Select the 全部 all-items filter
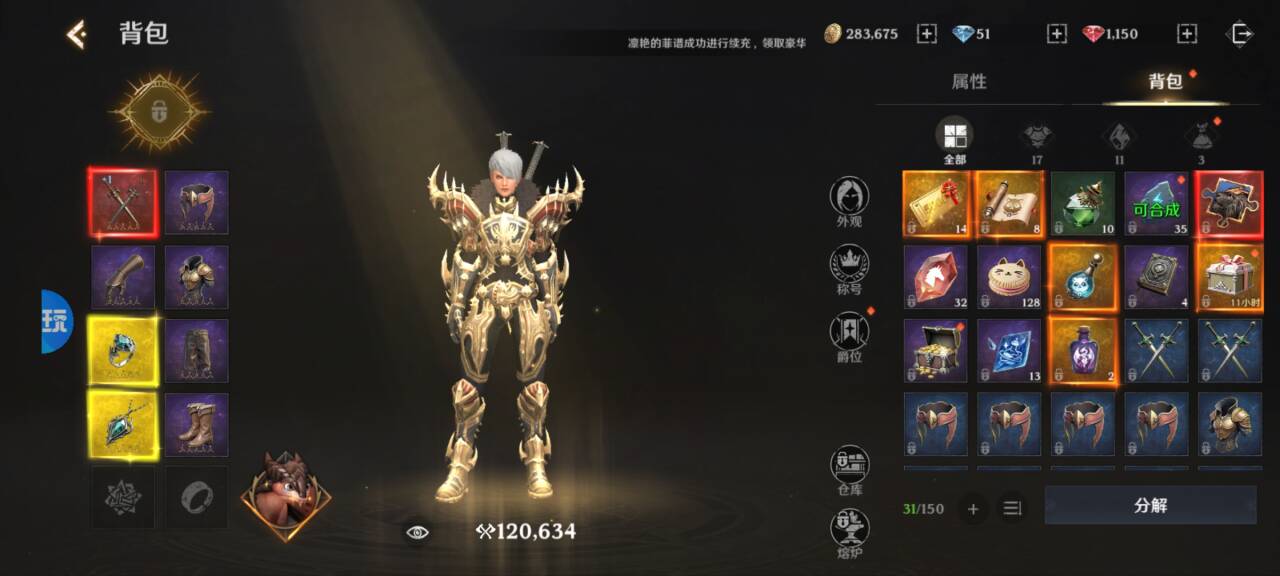1280x576 pixels. click(x=954, y=139)
